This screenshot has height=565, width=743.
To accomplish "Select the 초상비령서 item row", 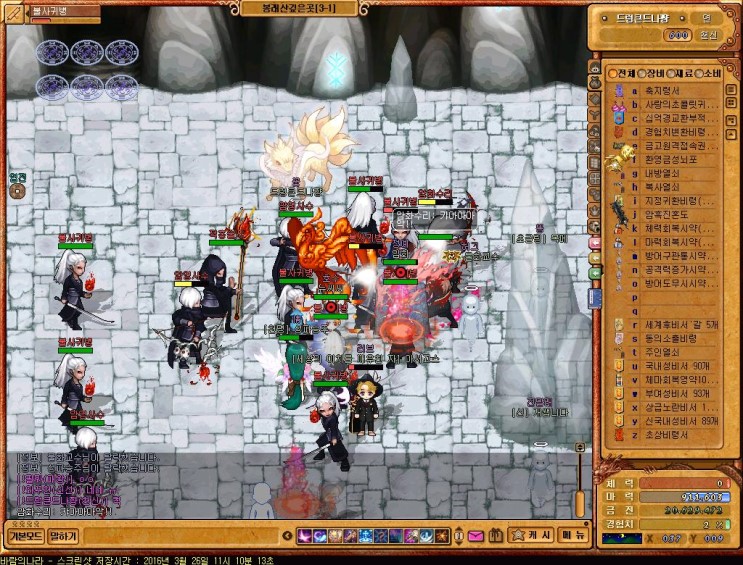I will coord(665,434).
